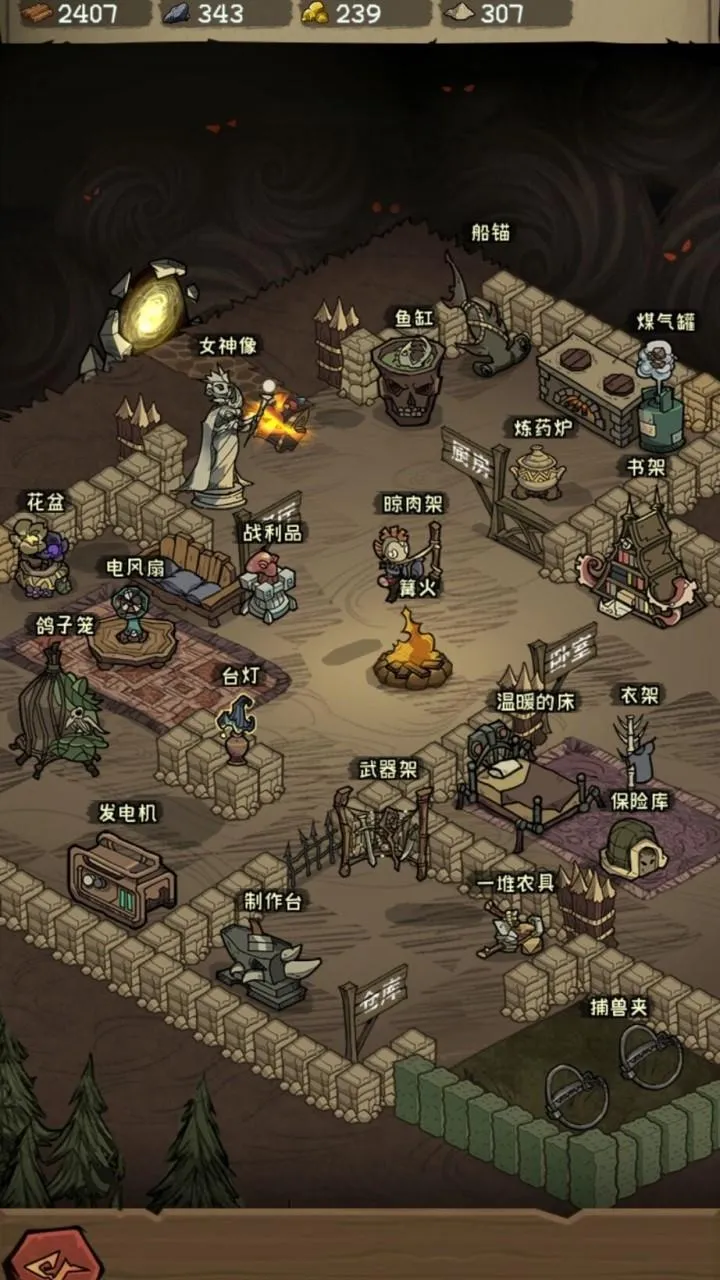
Task: Select the 发电机 generator
Action: 121,876
